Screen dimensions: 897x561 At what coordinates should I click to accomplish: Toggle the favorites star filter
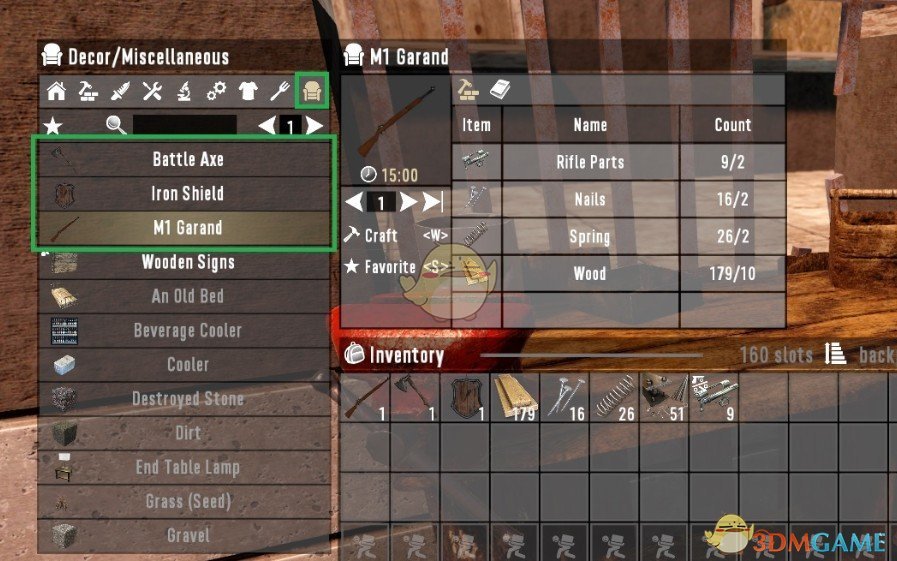(52, 125)
